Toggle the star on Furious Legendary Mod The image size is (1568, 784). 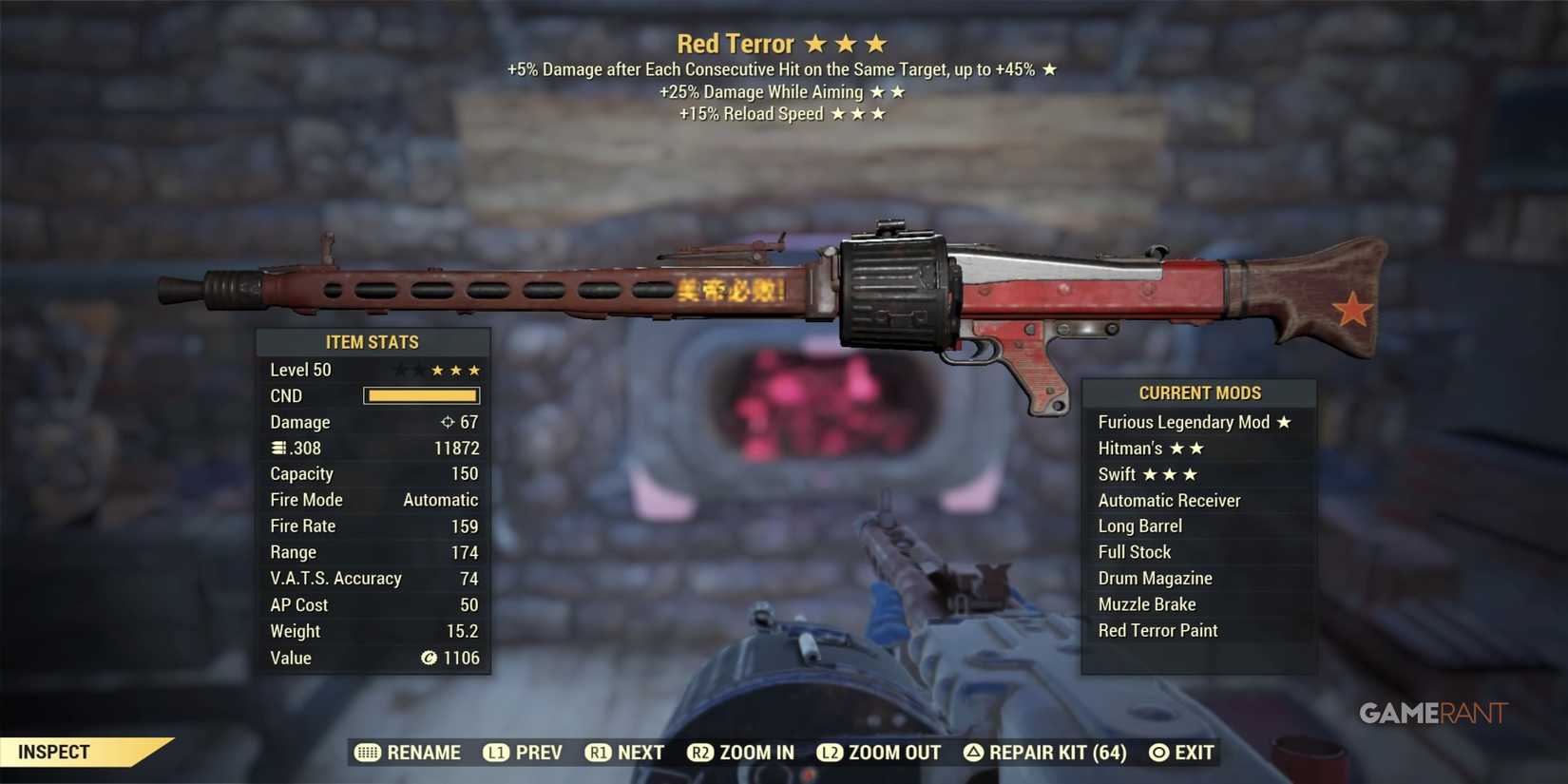1285,422
